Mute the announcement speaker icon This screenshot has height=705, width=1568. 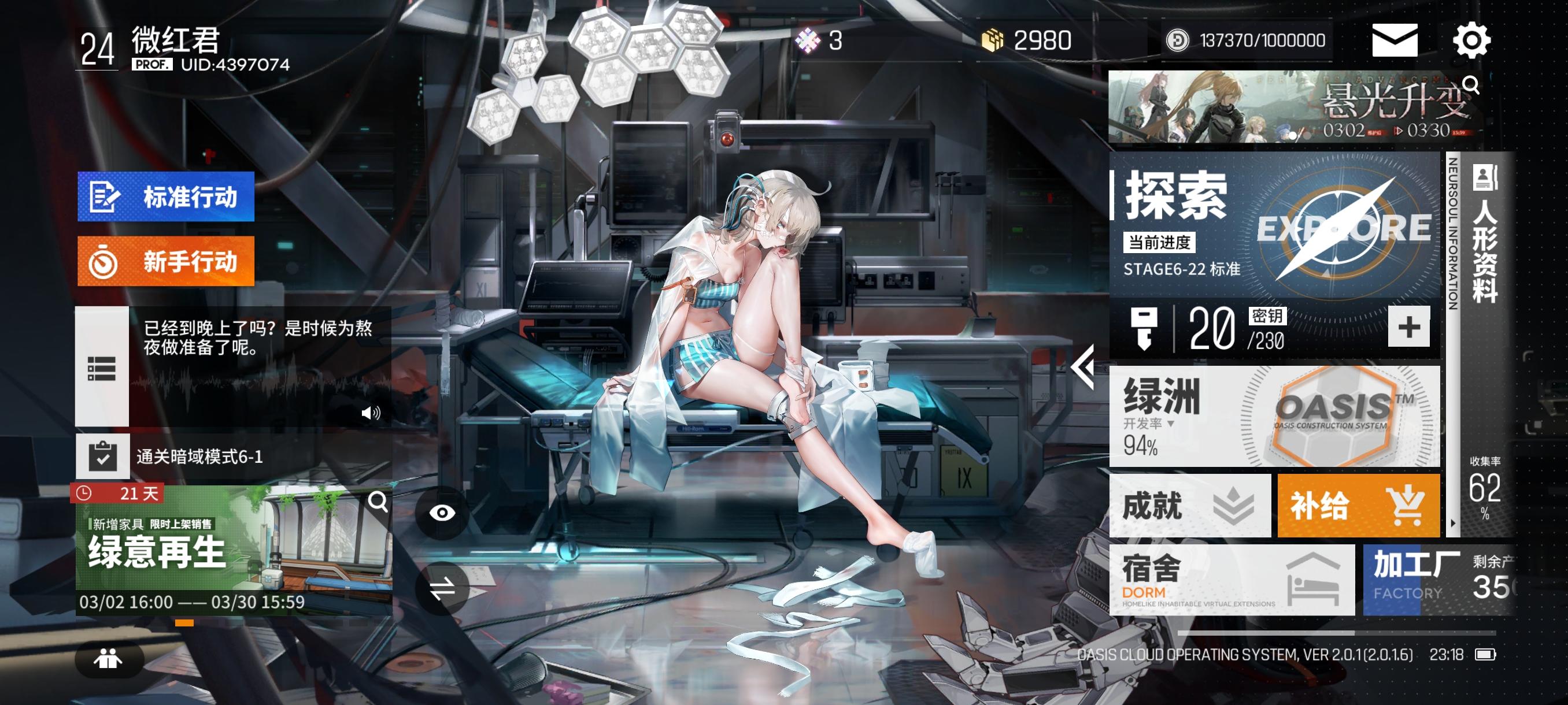(x=372, y=413)
